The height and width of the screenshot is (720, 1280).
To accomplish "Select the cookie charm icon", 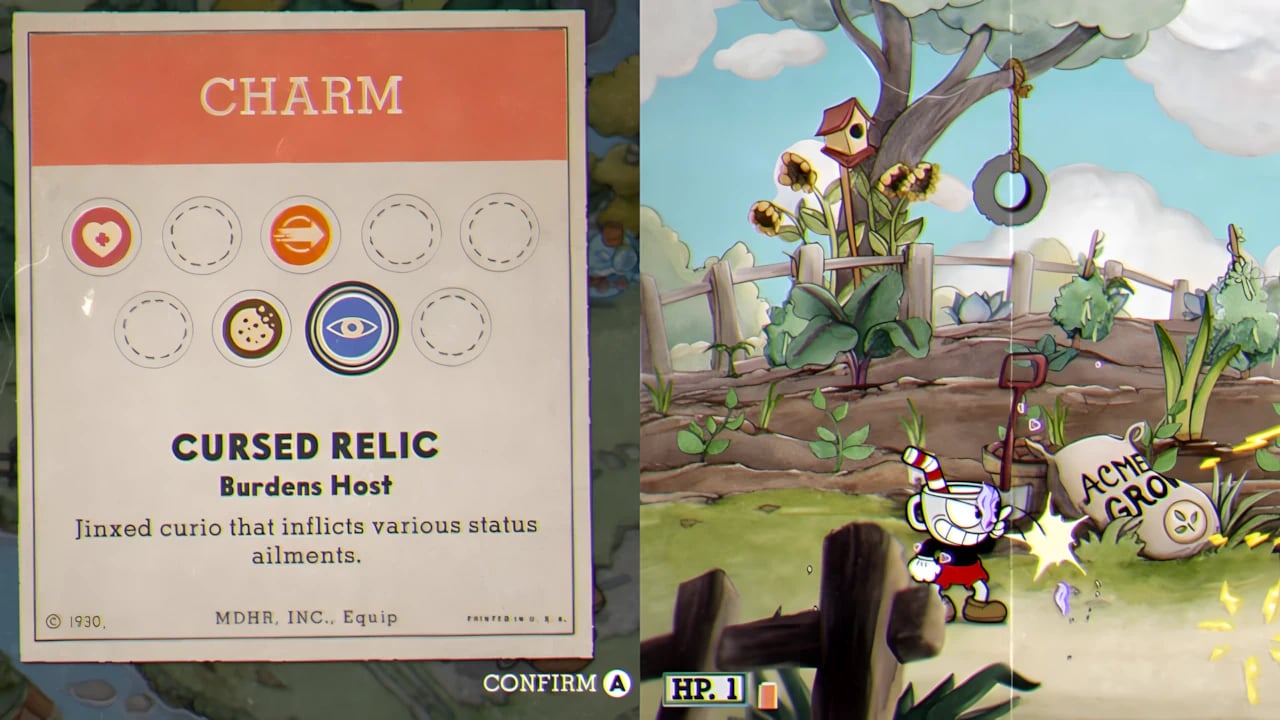I will pos(251,328).
